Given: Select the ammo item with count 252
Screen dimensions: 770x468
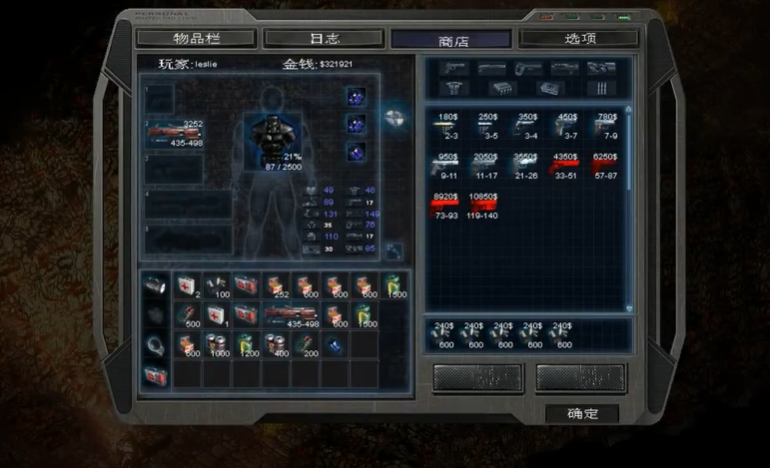Looking at the screenshot, I should [x=276, y=287].
